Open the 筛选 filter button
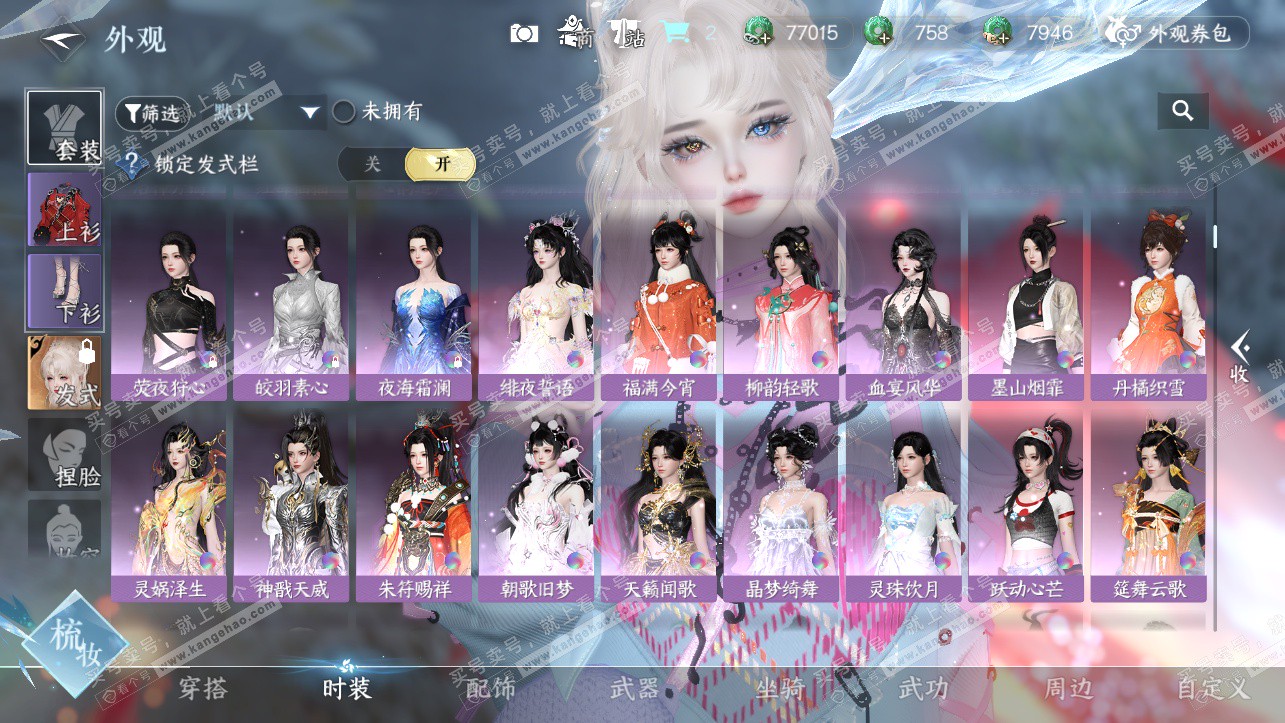 point(150,113)
